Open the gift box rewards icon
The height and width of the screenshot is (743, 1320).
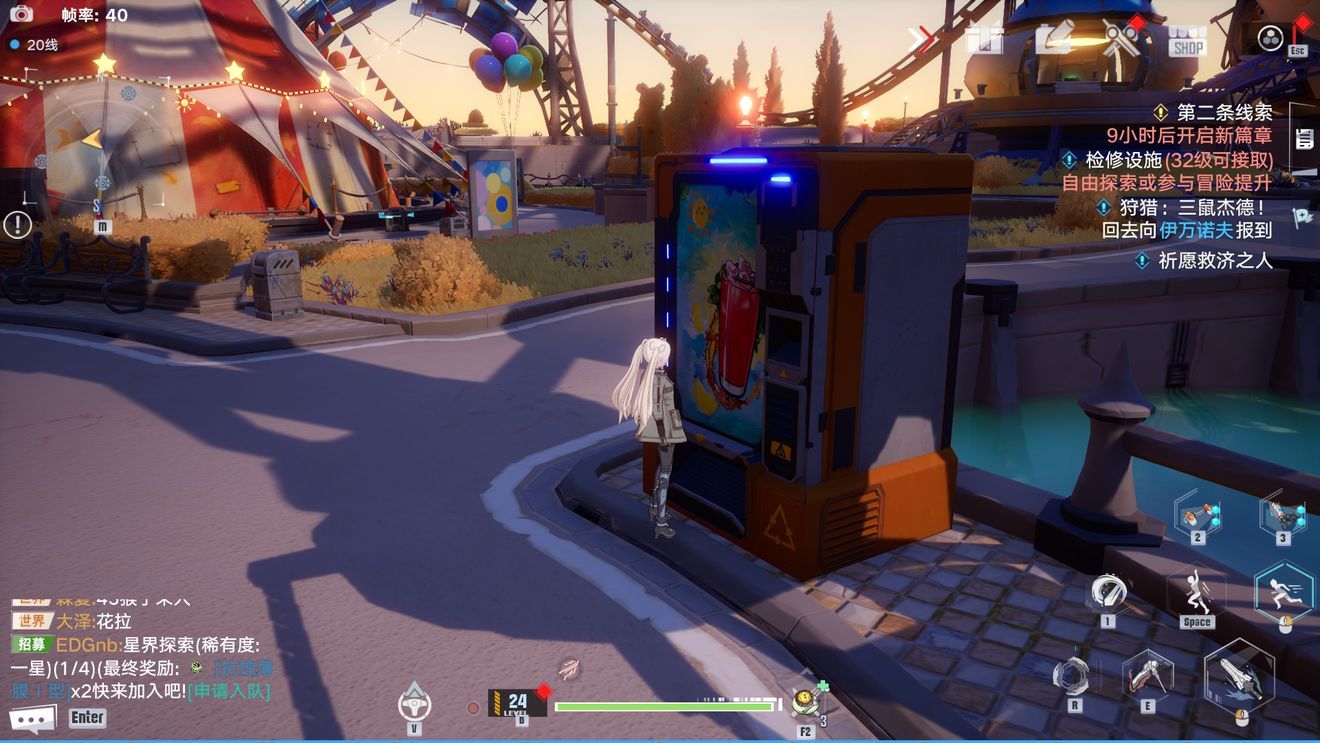tap(984, 39)
